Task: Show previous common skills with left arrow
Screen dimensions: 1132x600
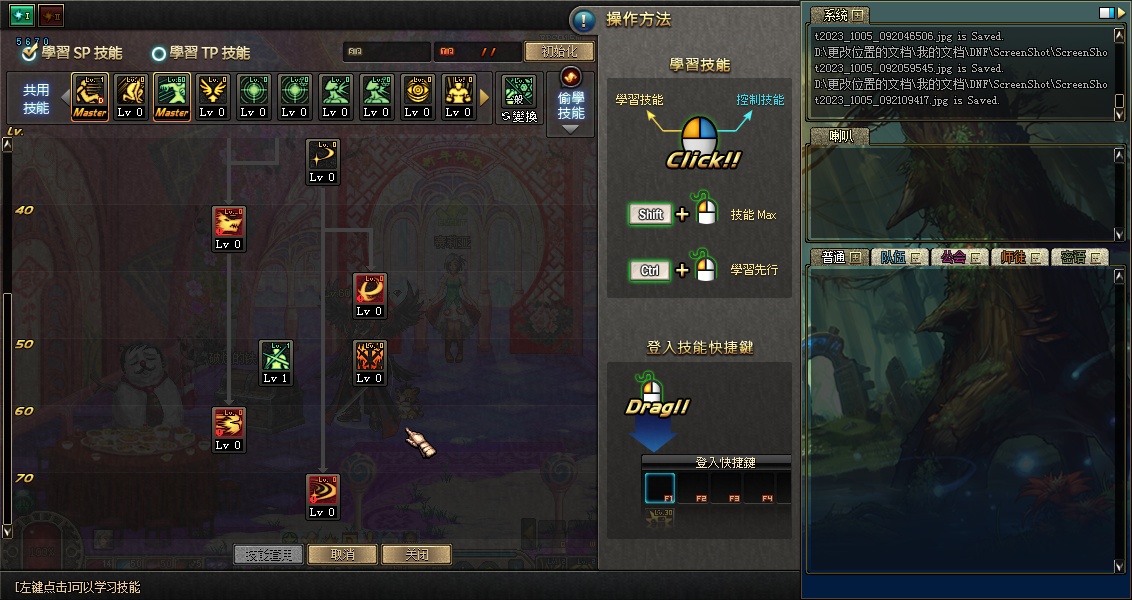Action: 64,97
